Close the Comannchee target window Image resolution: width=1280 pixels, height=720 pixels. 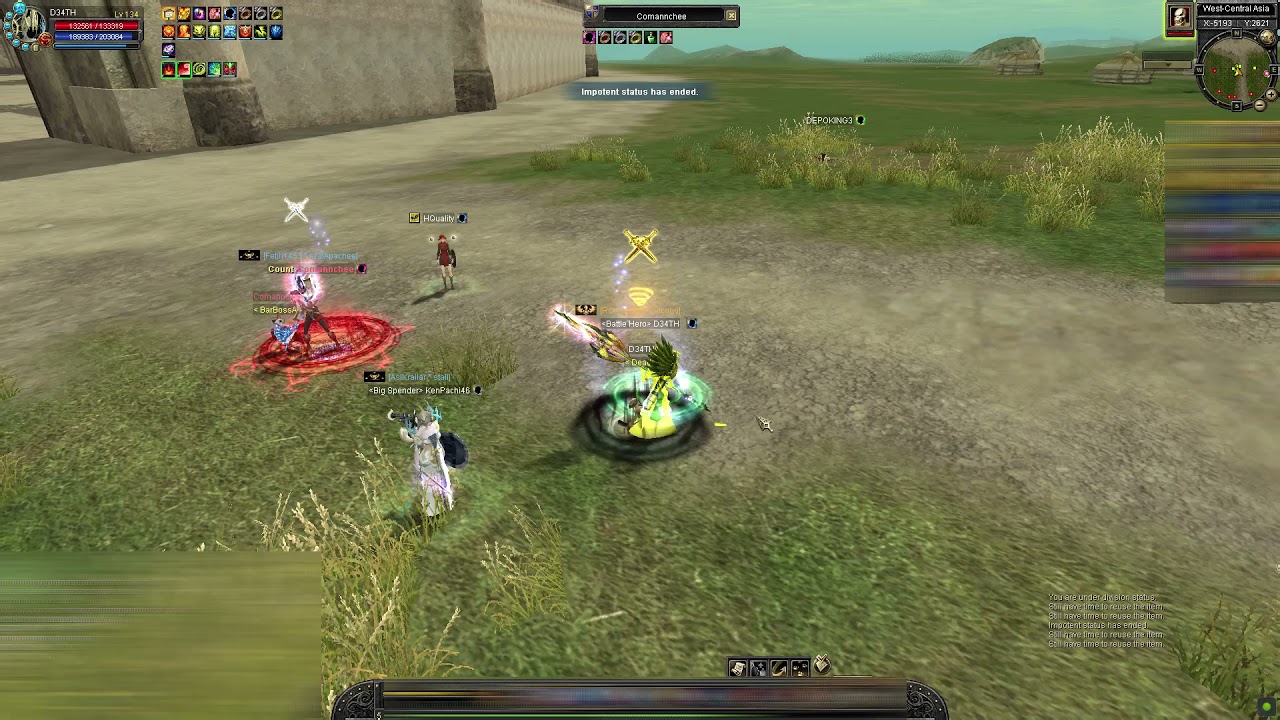(731, 15)
